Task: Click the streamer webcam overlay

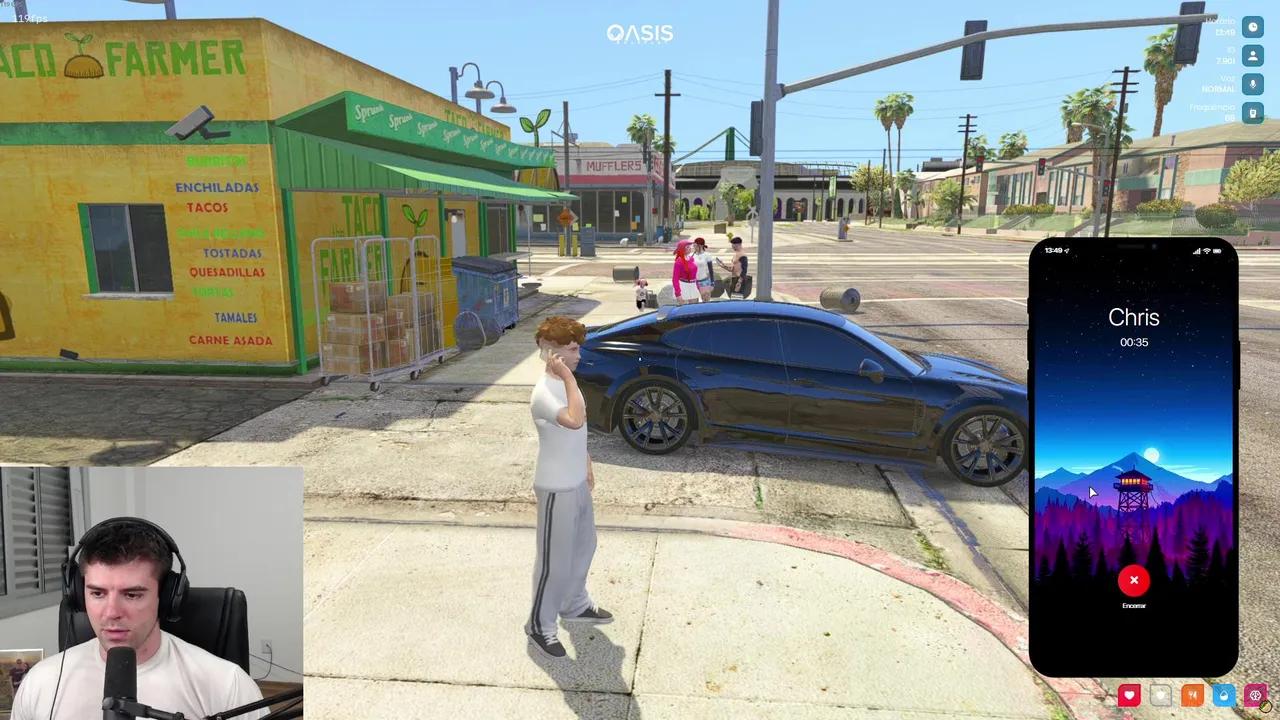Action: (151, 593)
